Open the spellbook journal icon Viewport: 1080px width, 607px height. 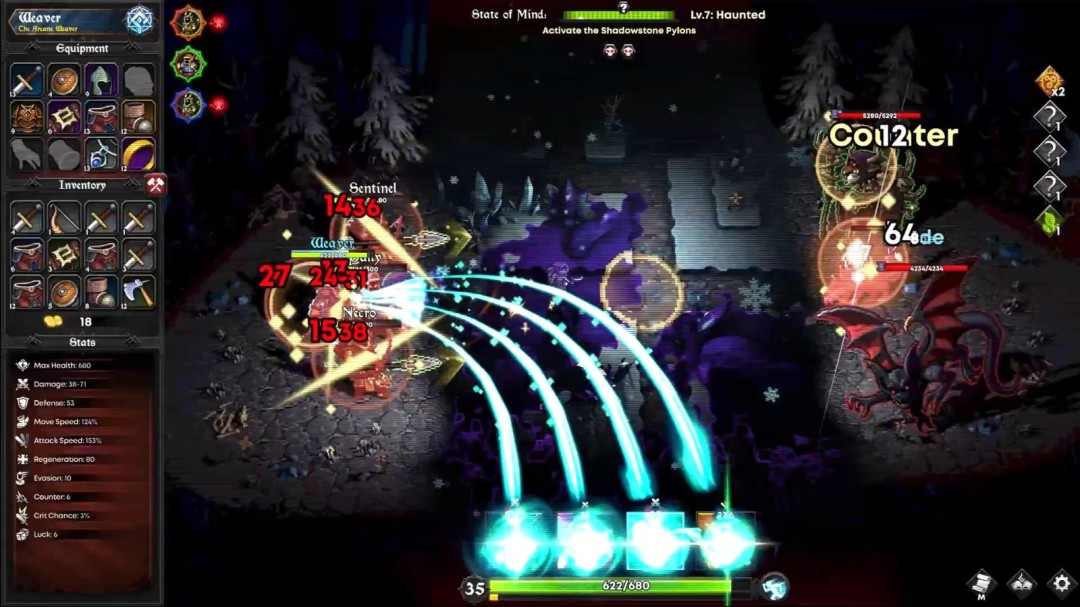coord(1021,583)
